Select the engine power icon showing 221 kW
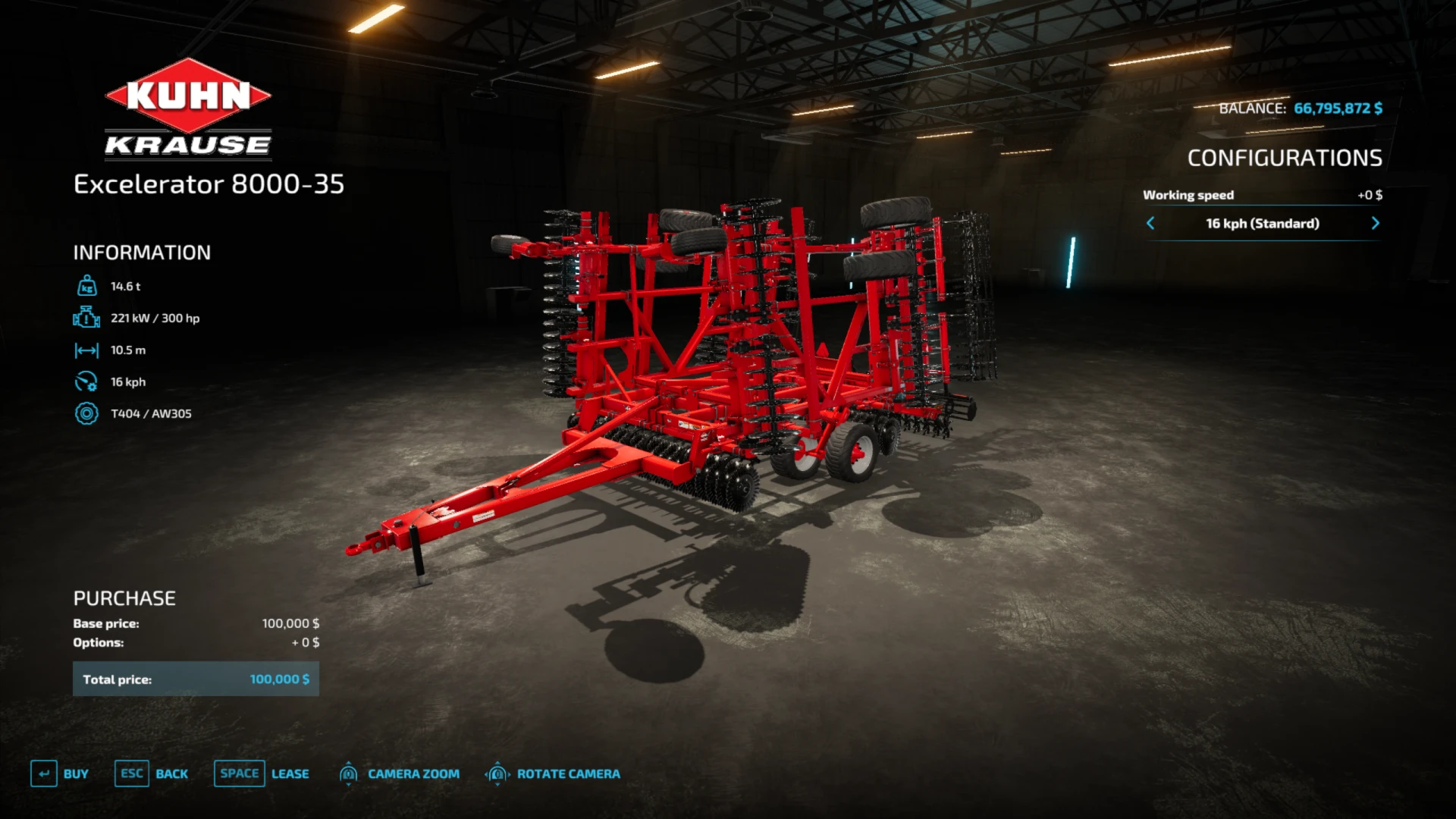The image size is (1456, 819). tap(88, 318)
